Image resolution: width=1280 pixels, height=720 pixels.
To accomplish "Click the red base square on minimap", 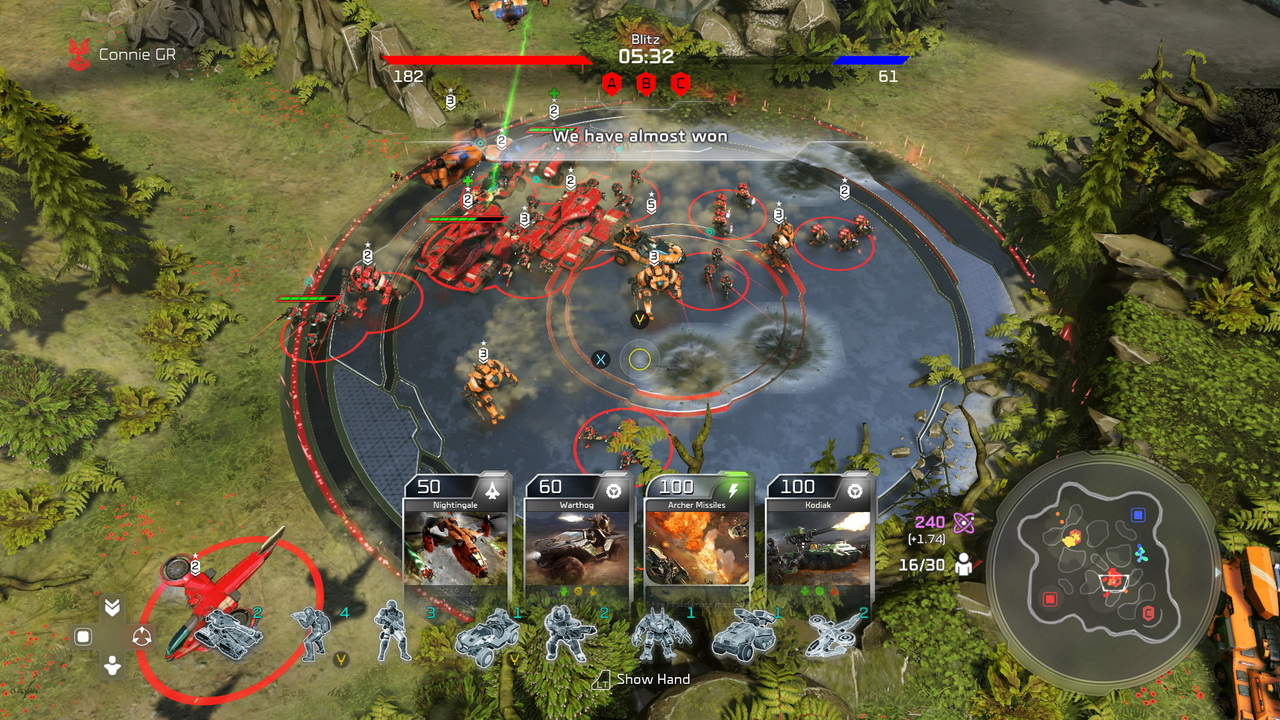I will (x=1050, y=599).
